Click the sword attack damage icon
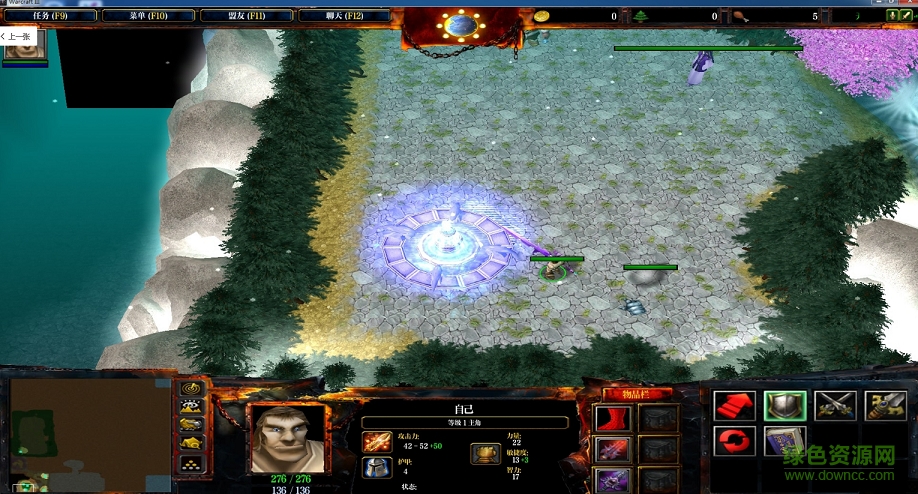This screenshot has width=918, height=494. pos(377,441)
